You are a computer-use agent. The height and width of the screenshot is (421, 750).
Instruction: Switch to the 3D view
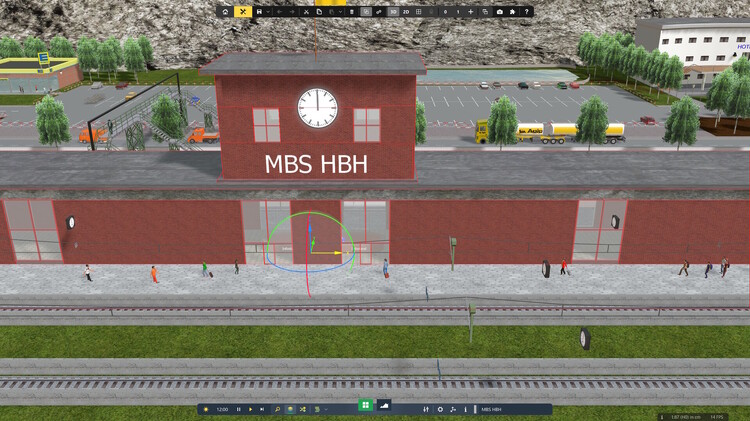click(x=393, y=12)
